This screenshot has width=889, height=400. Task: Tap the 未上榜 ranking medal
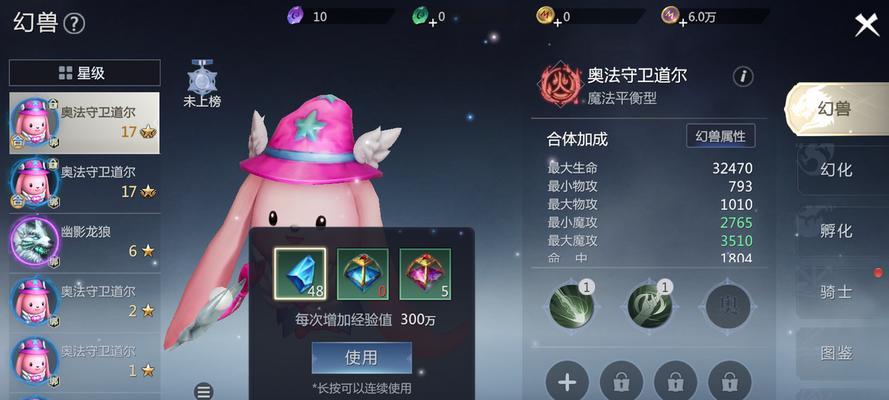pos(203,83)
